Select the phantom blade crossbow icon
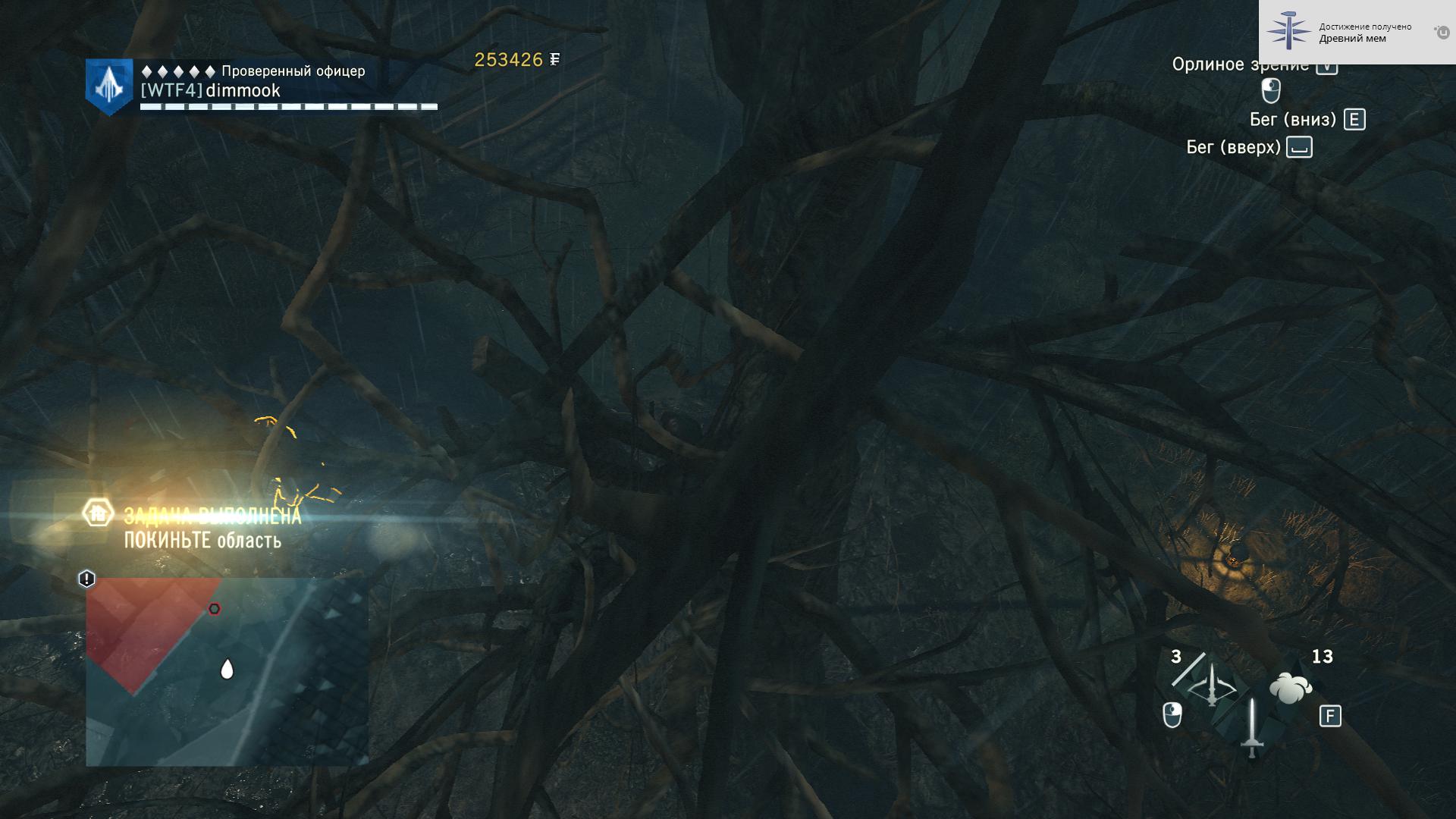The width and height of the screenshot is (1456, 819). [1211, 686]
